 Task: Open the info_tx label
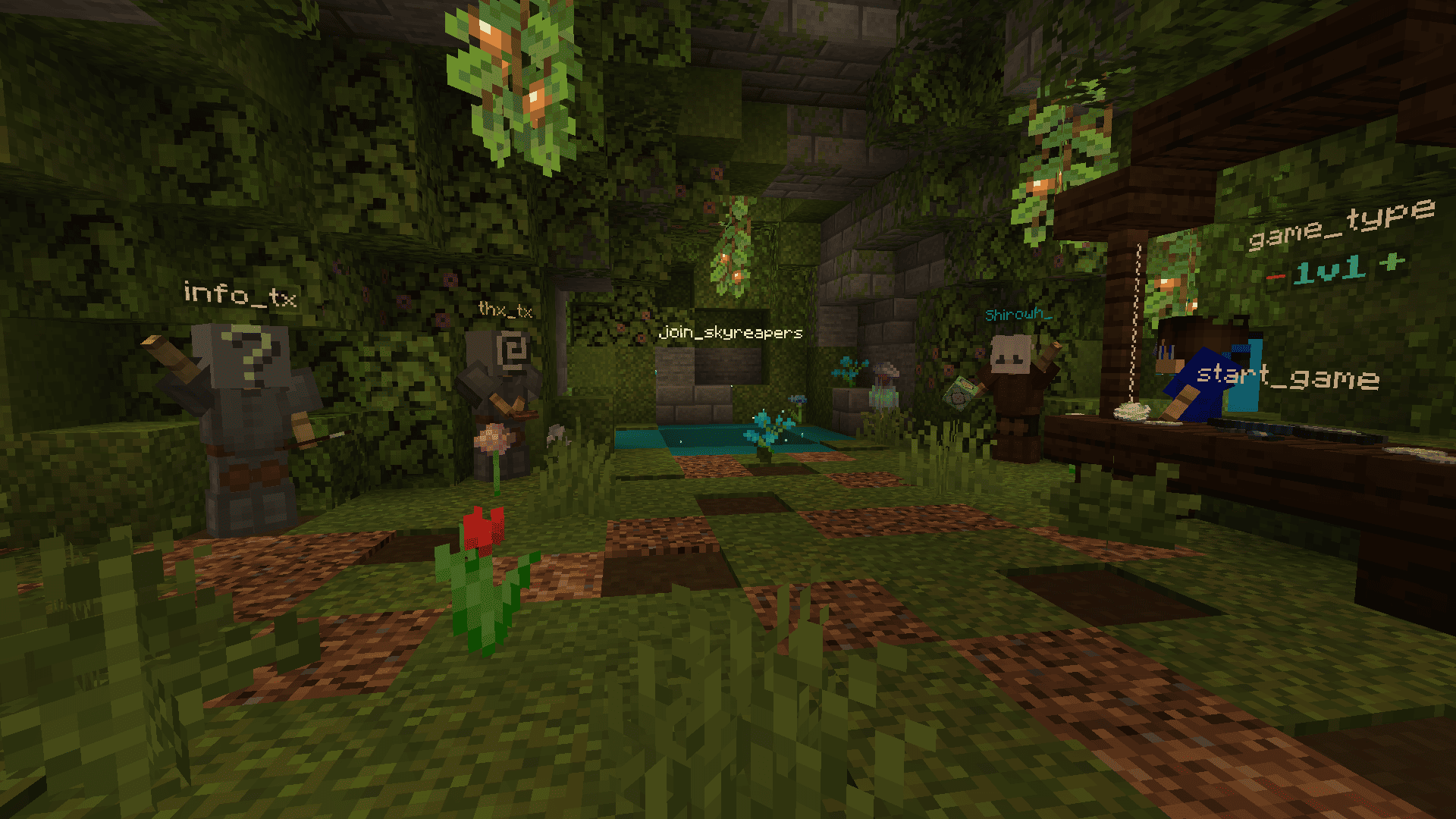(x=240, y=294)
